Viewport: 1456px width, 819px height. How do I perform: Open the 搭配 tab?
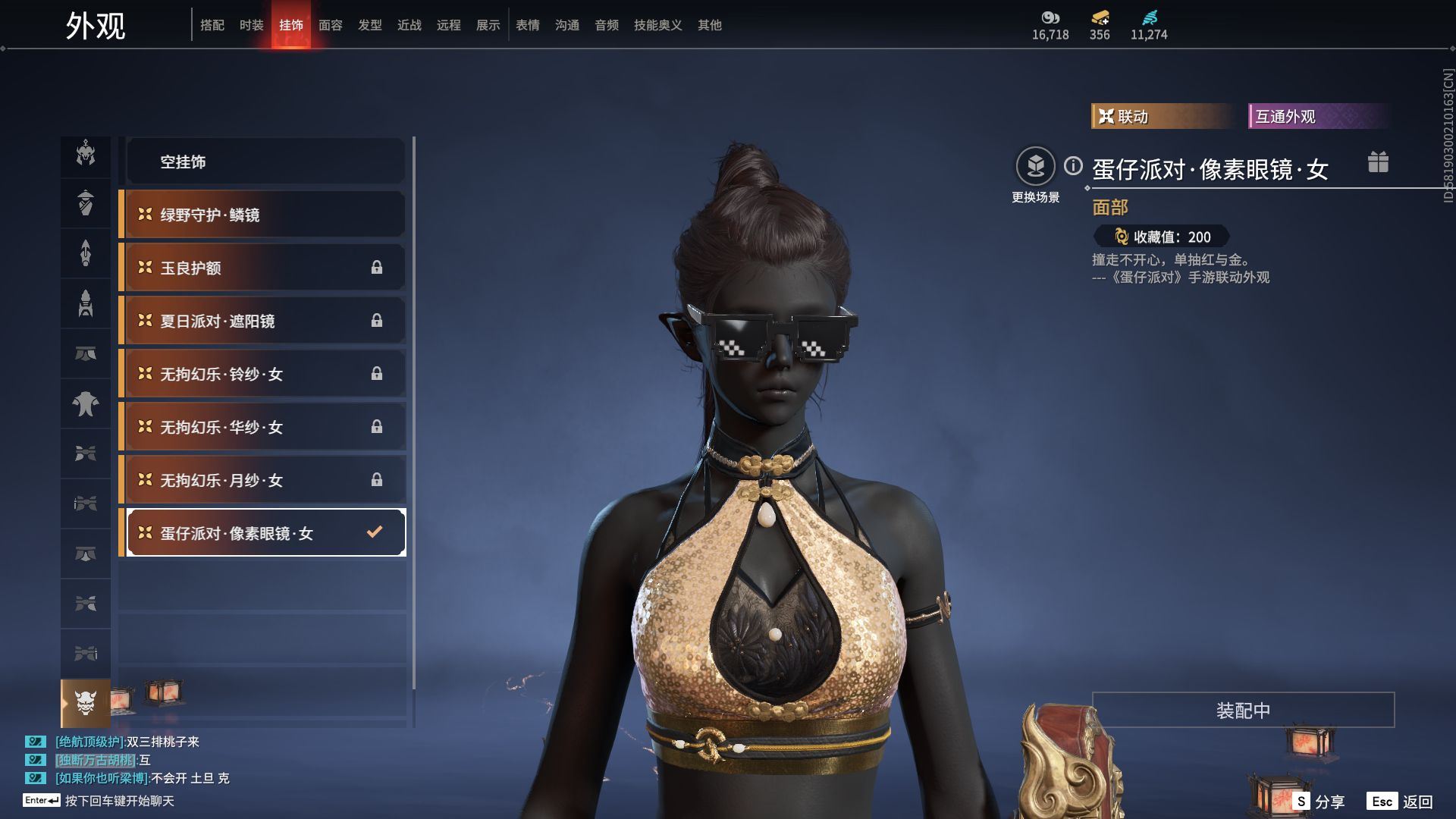coord(212,25)
